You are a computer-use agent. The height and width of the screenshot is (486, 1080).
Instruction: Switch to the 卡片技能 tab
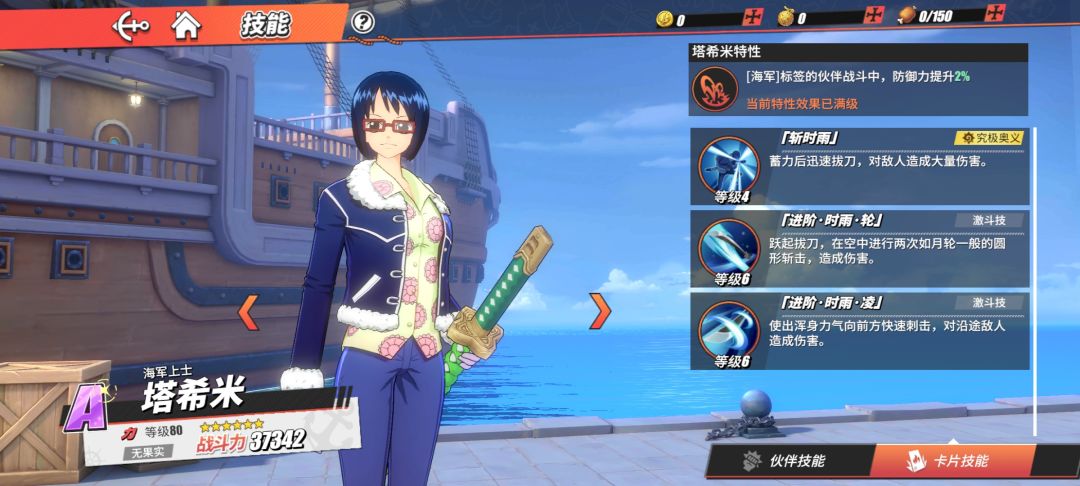949,461
